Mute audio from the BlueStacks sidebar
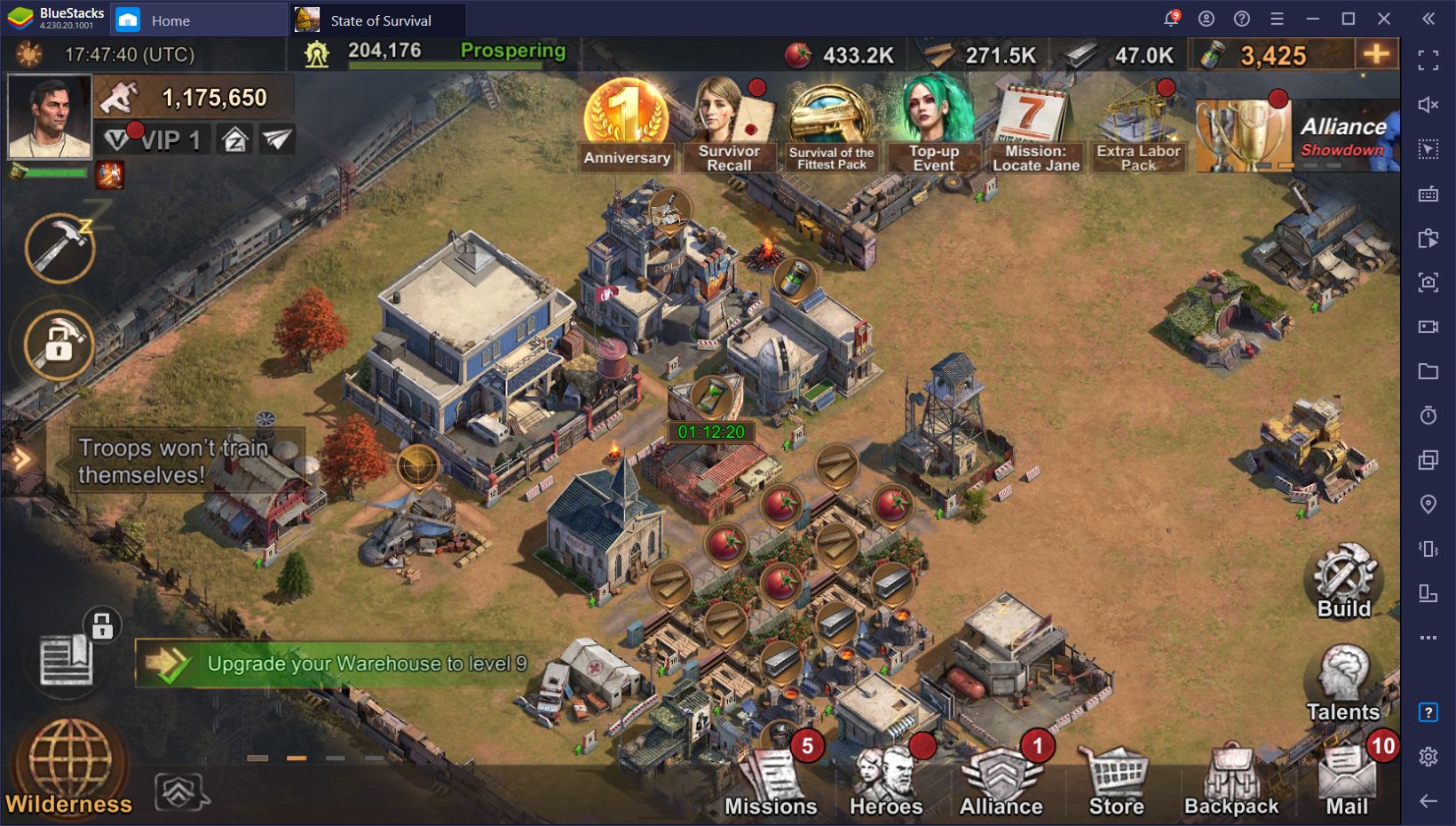 pyautogui.click(x=1426, y=104)
